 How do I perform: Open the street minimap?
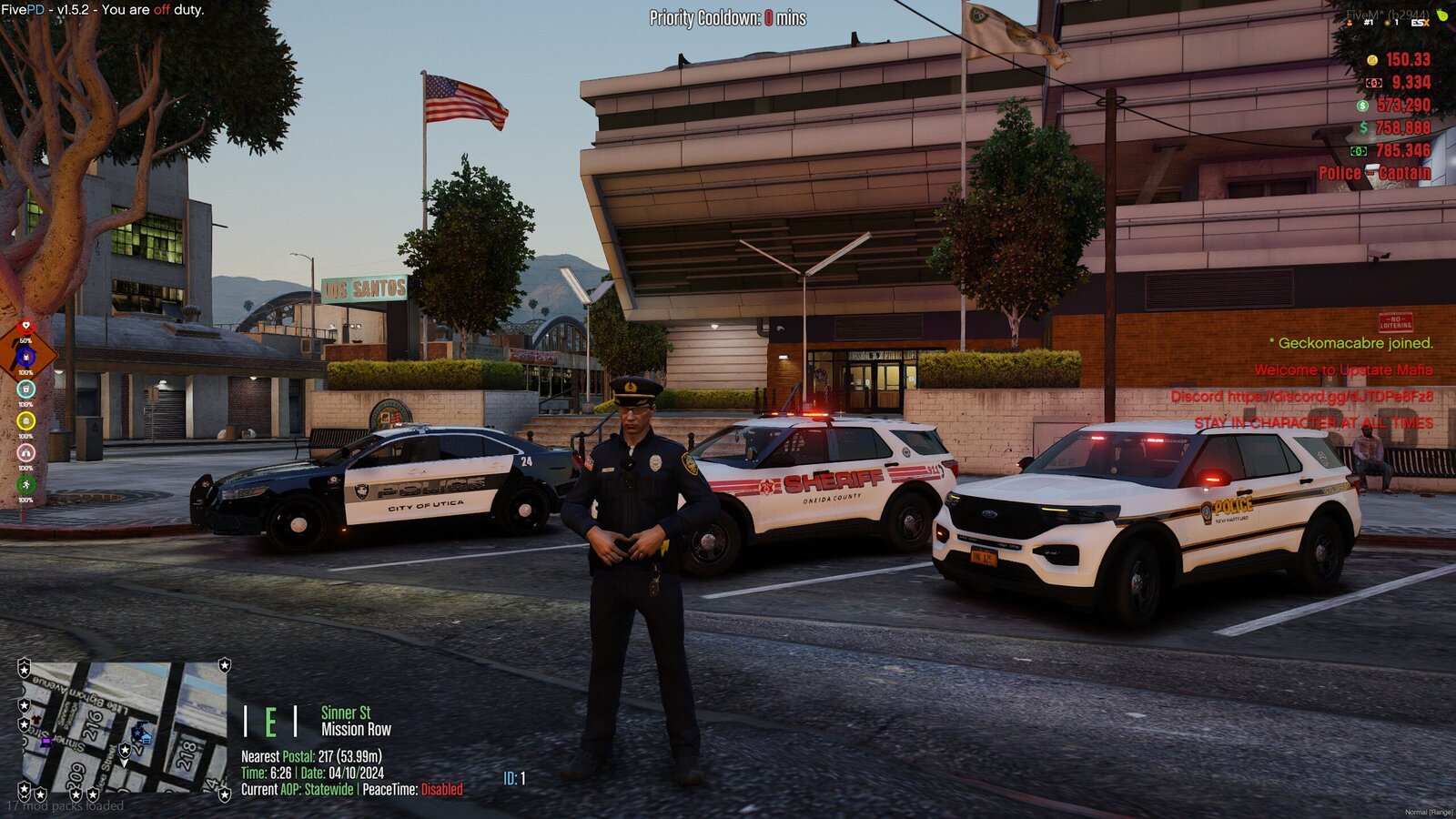[x=124, y=728]
